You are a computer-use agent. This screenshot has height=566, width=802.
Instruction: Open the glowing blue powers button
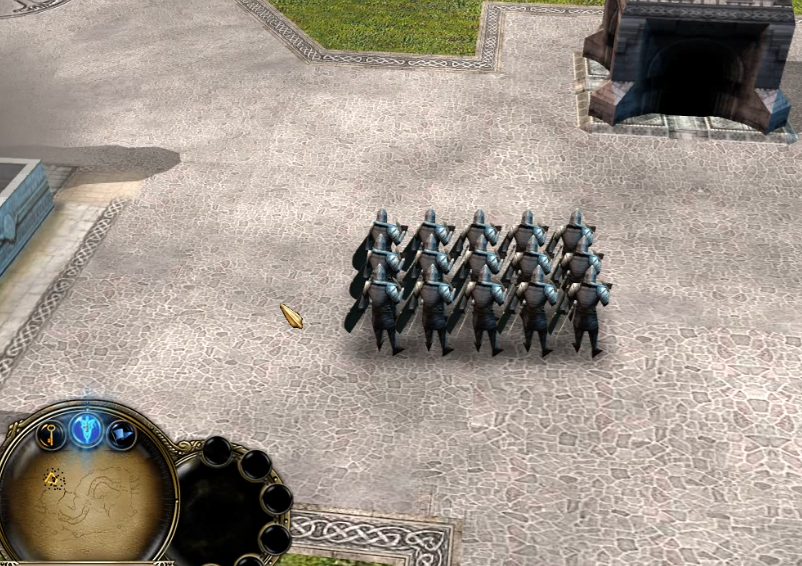coord(87,430)
